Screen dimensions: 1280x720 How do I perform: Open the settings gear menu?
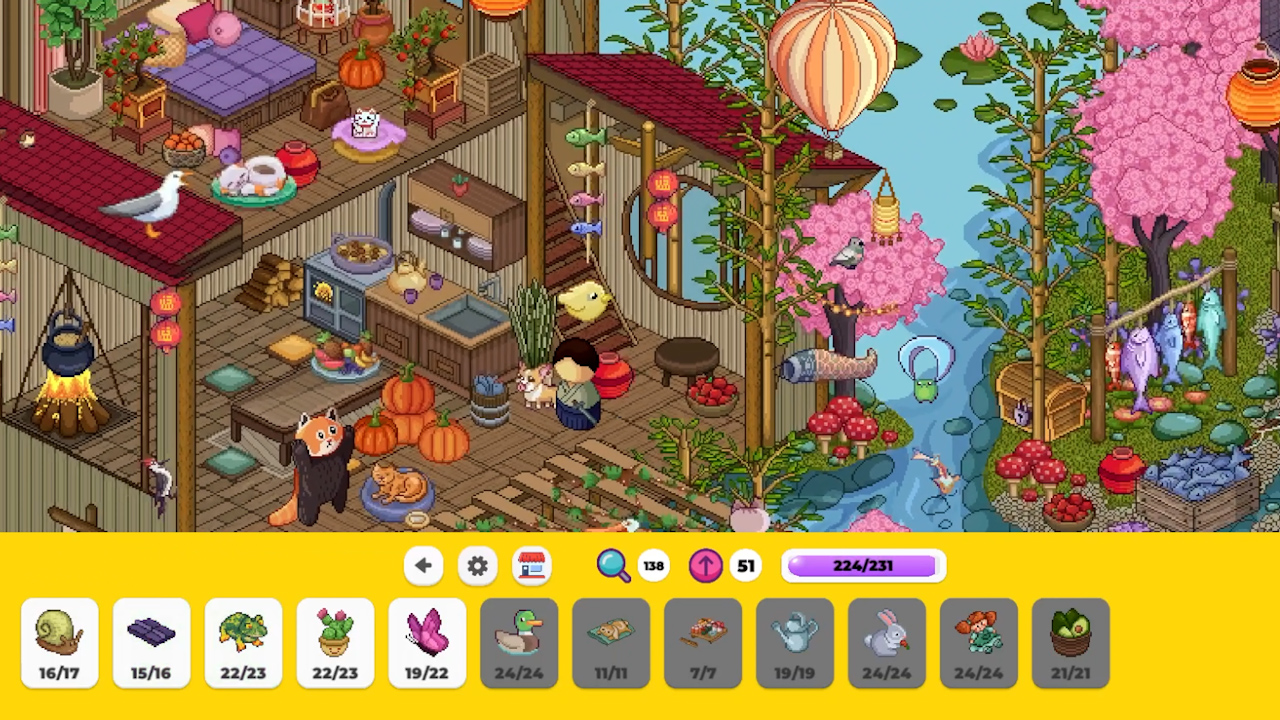click(477, 566)
